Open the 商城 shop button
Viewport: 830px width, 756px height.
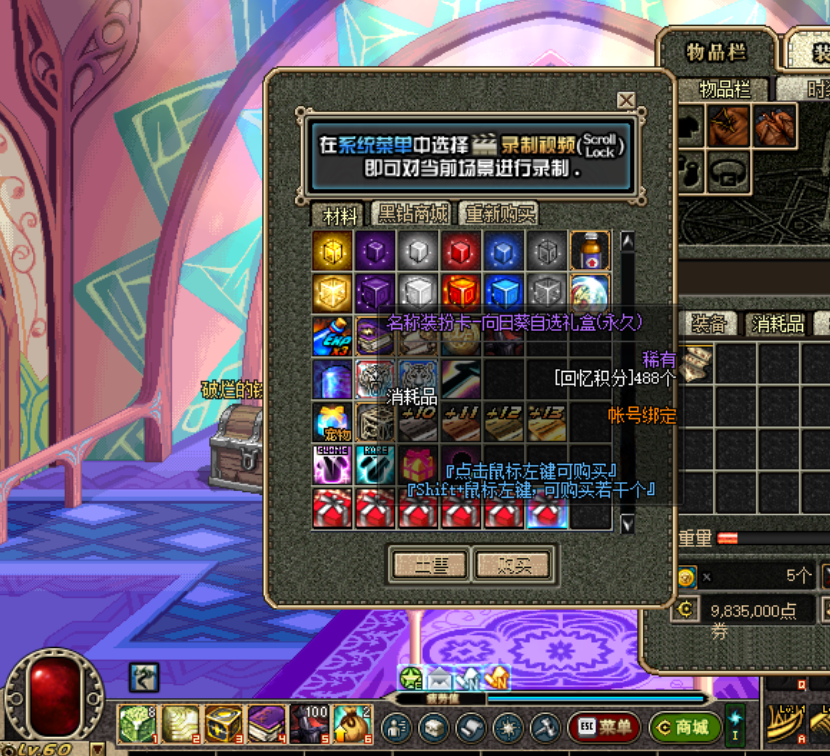[685, 728]
